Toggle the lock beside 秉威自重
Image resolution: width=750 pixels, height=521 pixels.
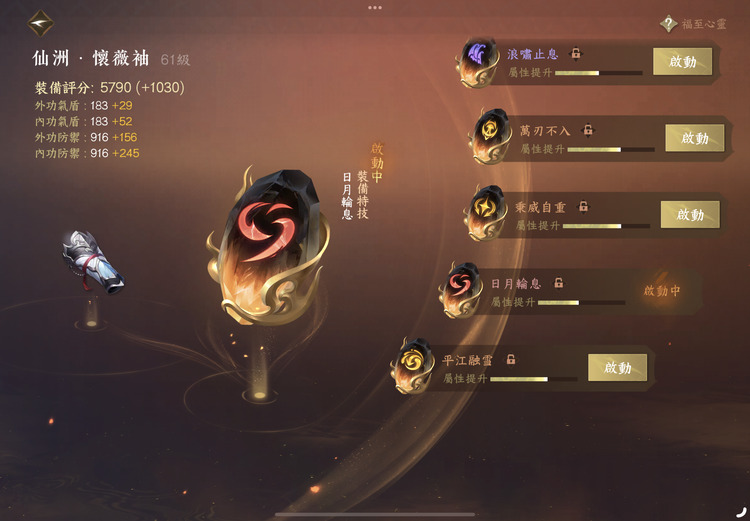[x=583, y=207]
